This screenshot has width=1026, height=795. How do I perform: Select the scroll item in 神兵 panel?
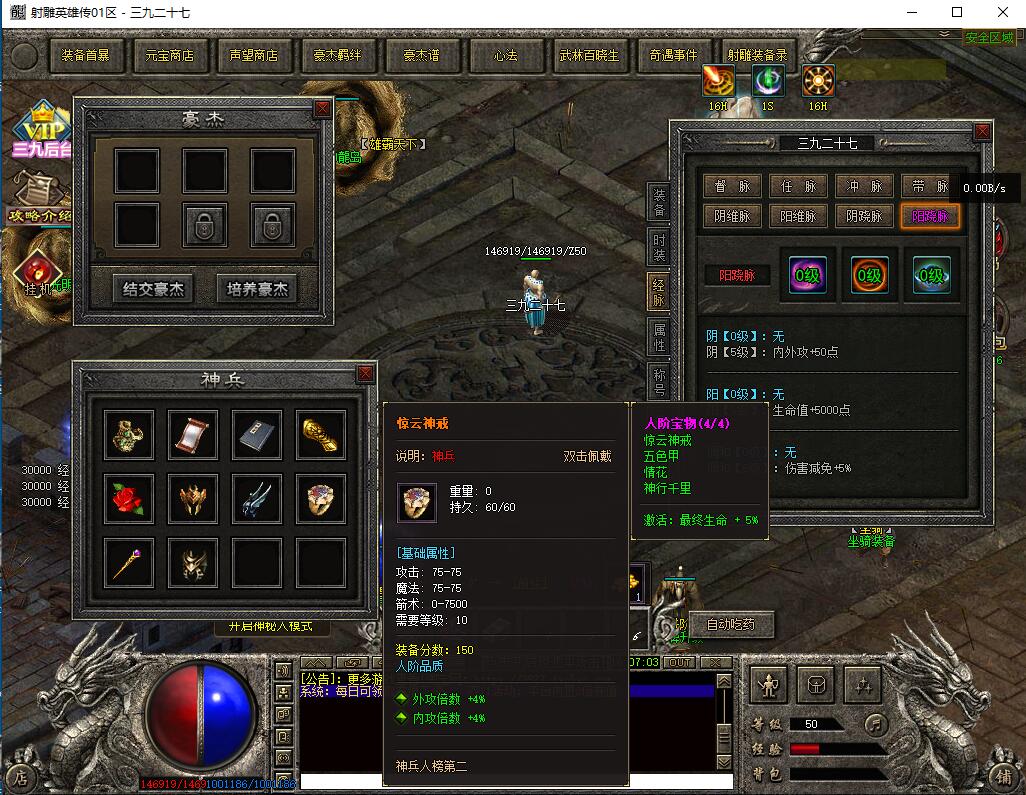[193, 434]
